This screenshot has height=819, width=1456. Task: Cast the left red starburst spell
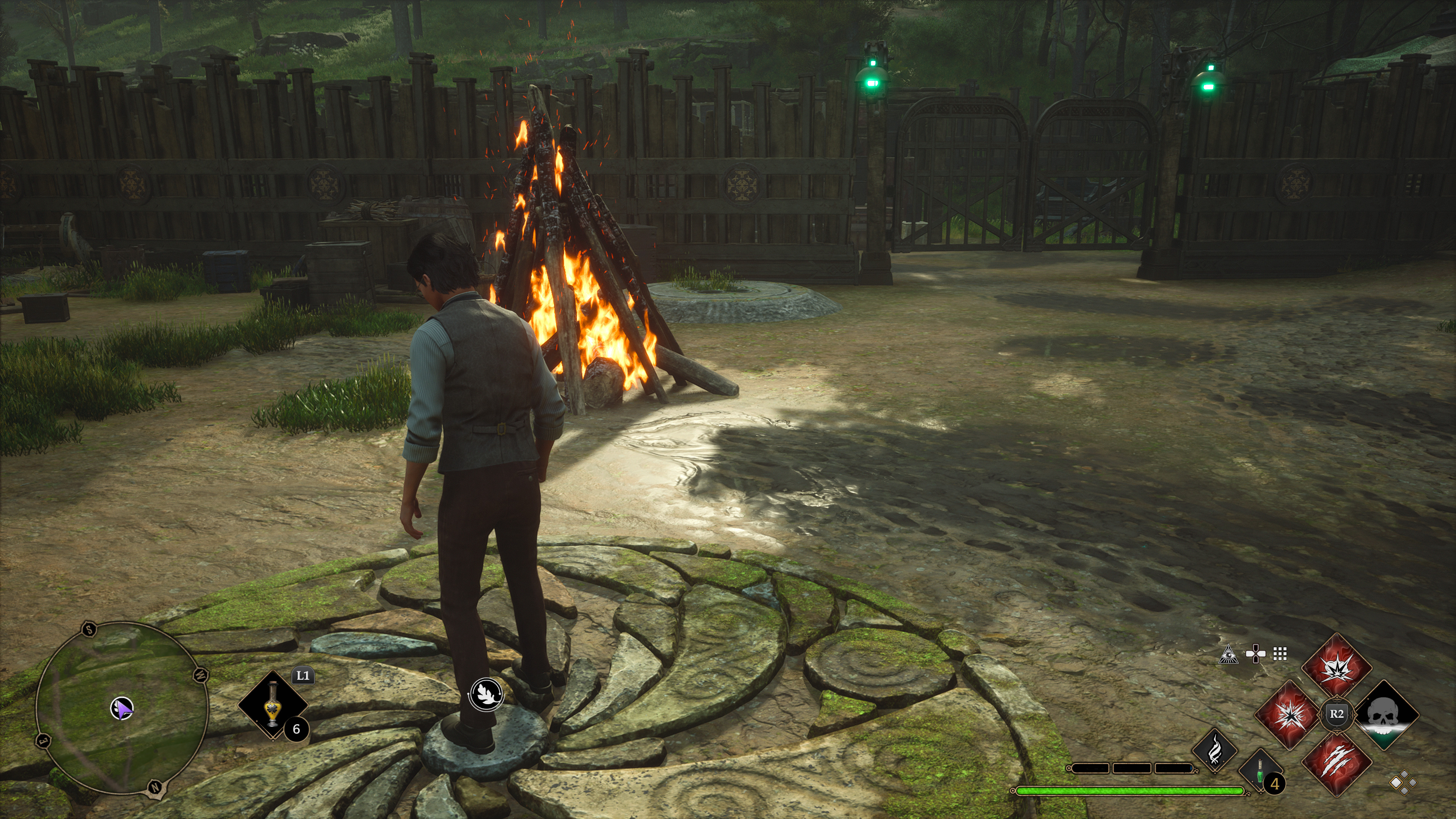pyautogui.click(x=1289, y=714)
